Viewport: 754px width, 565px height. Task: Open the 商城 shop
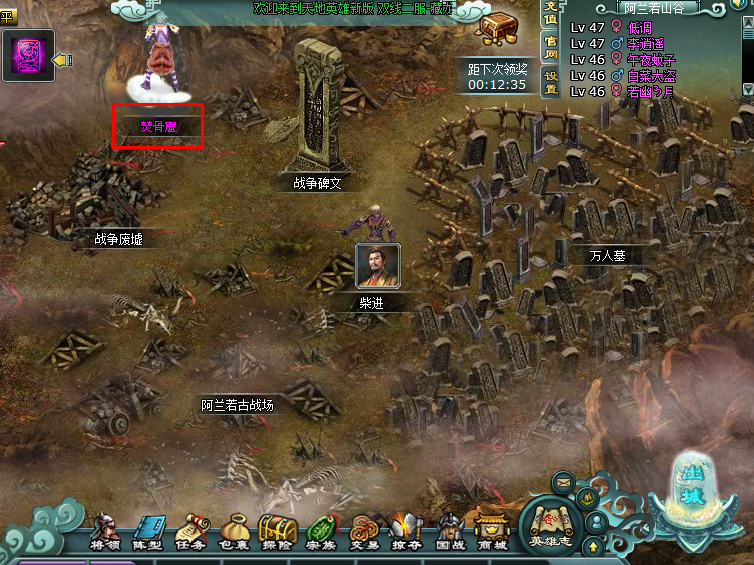click(490, 531)
